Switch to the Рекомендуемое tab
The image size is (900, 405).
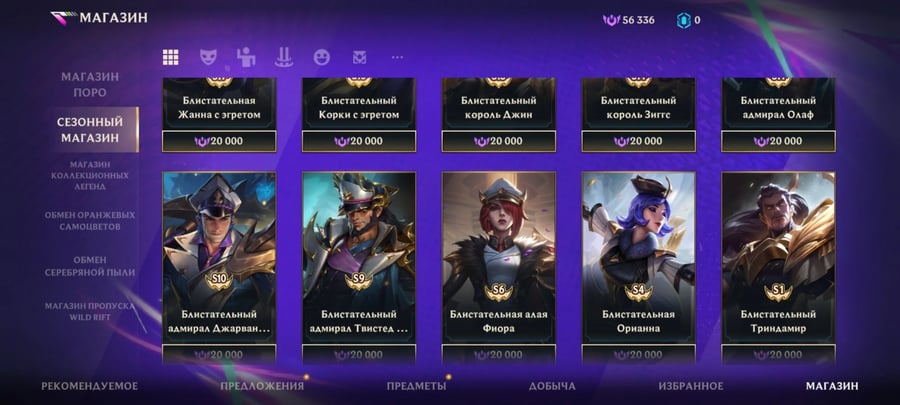pyautogui.click(x=89, y=386)
